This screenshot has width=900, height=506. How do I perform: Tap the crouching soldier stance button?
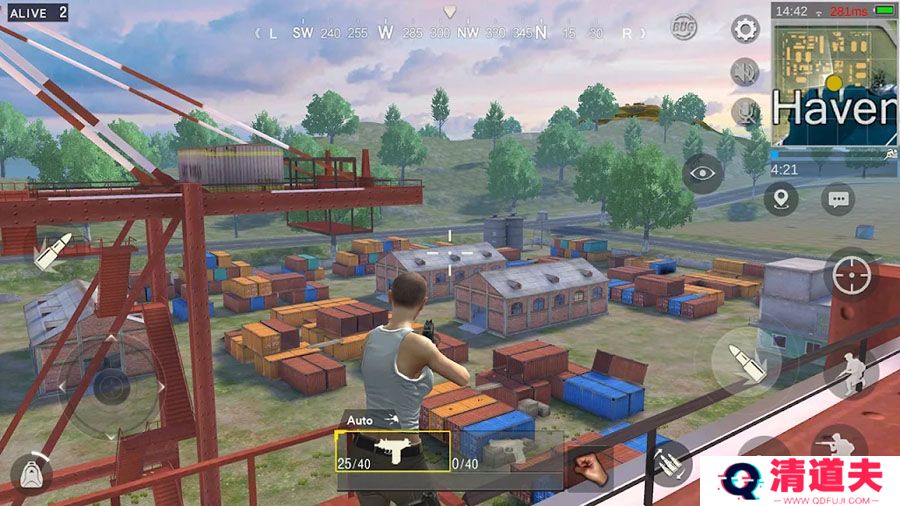click(x=849, y=371)
